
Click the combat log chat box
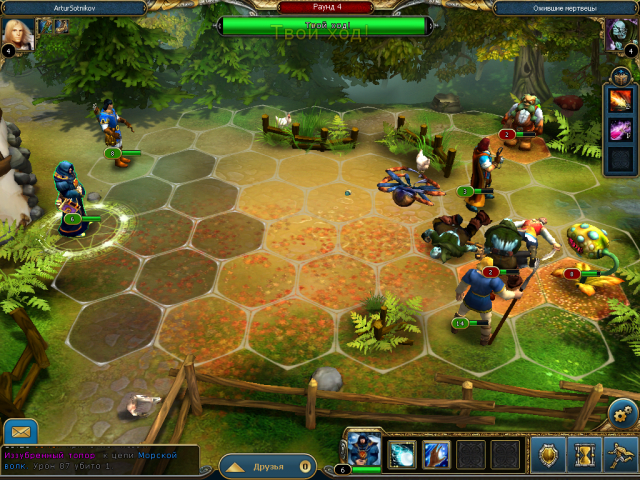(98, 461)
